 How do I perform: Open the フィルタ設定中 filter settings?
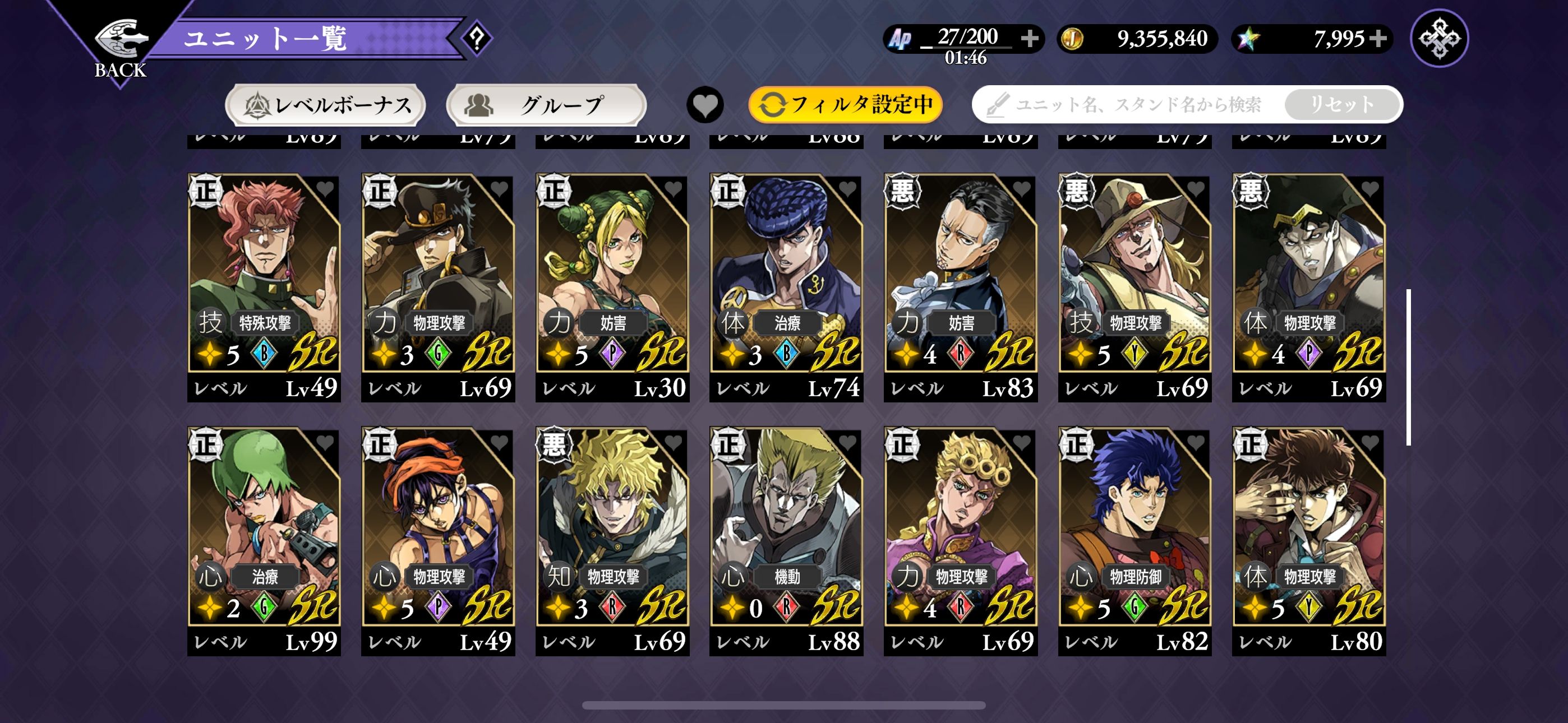(846, 105)
